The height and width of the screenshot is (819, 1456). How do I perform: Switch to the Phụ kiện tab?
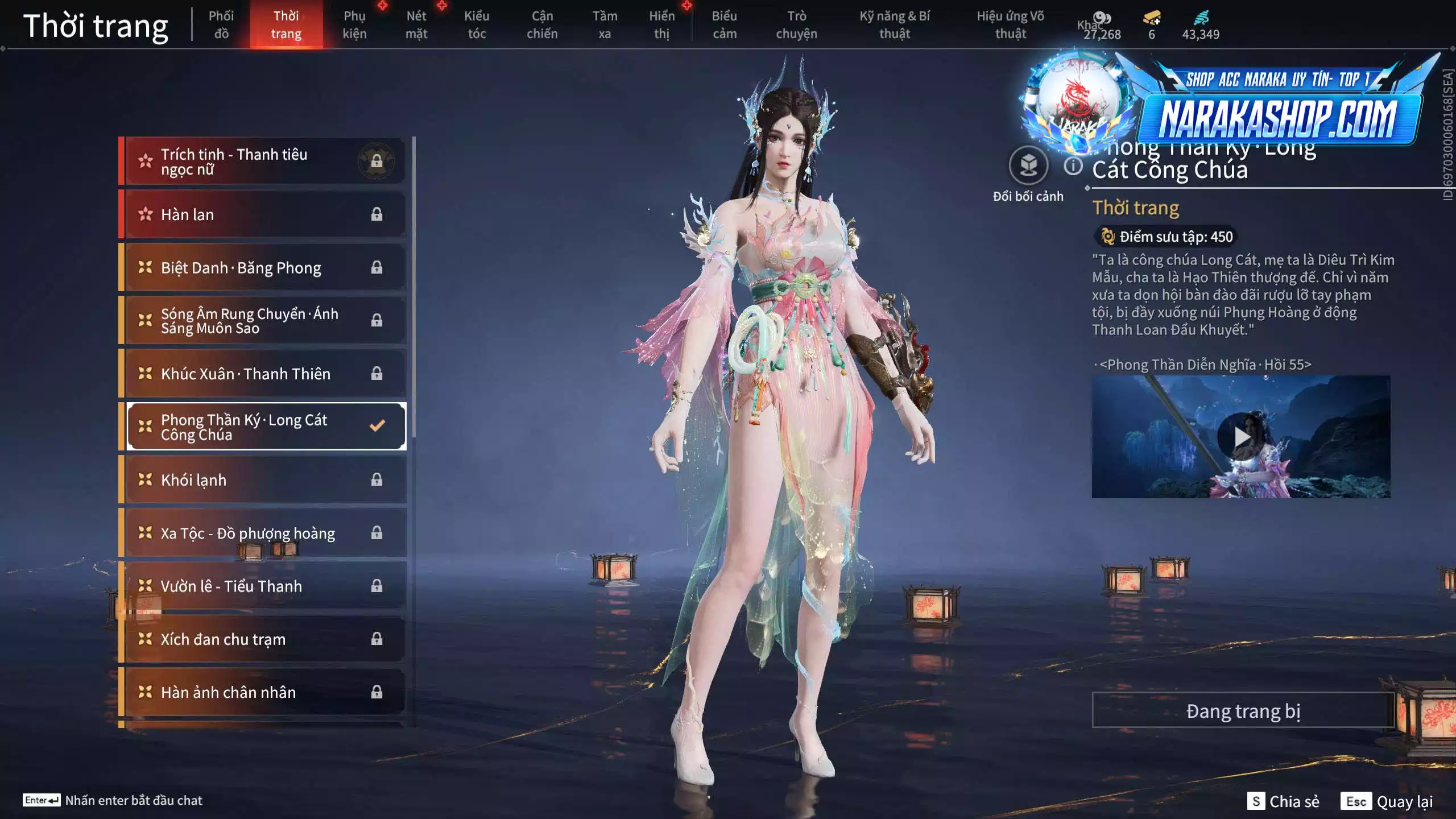click(355, 24)
